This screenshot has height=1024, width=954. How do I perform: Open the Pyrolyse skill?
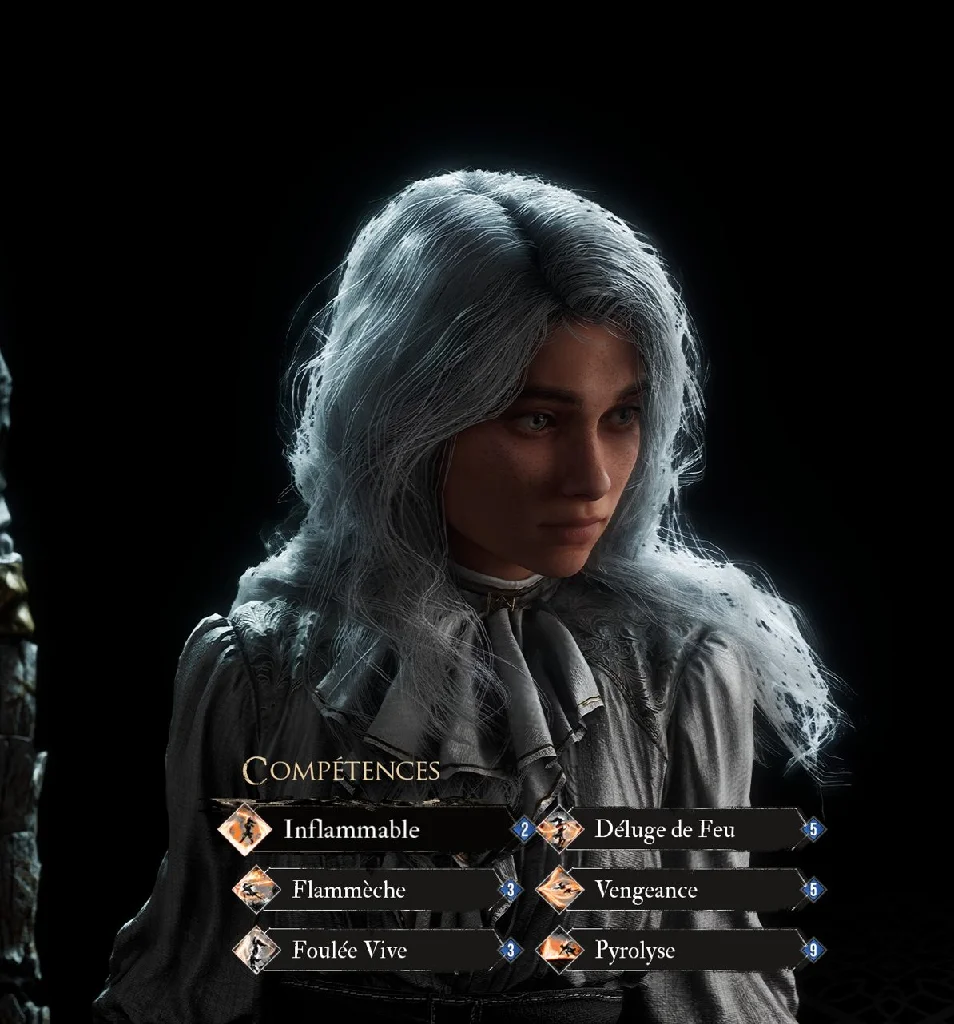[634, 949]
